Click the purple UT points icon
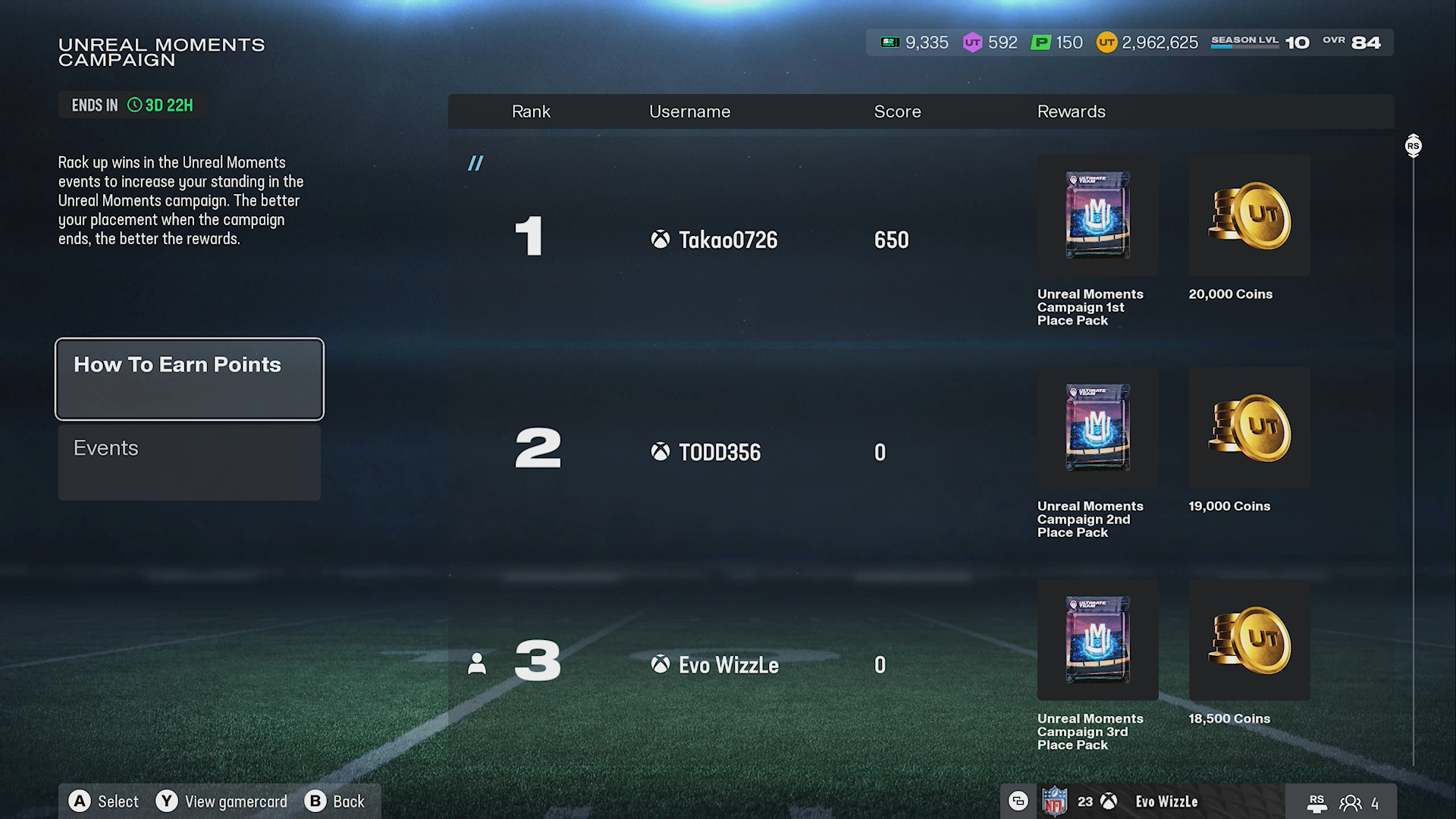 point(974,42)
